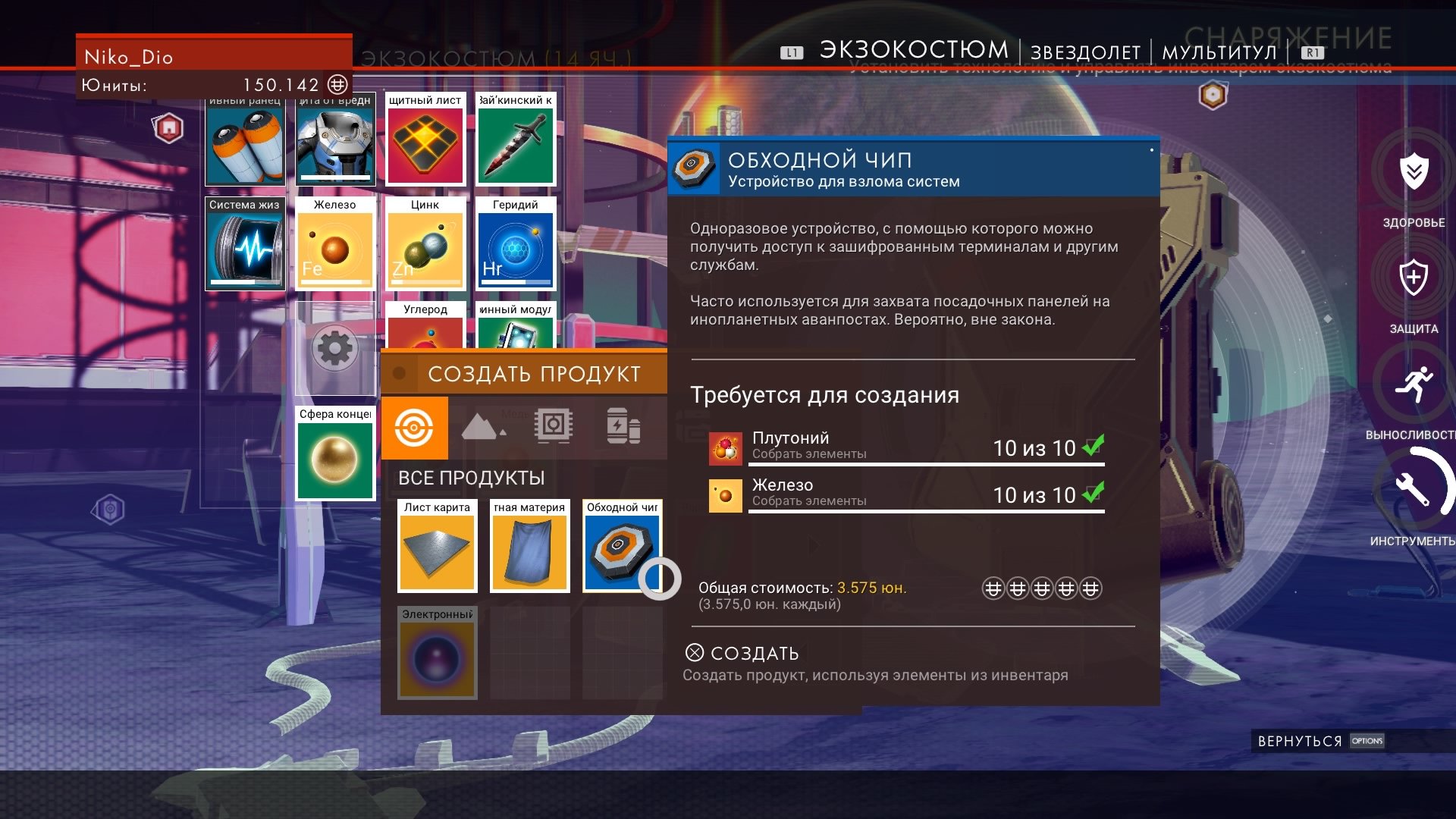The height and width of the screenshot is (819, 1456).
Task: Select the Геридий element slot
Action: coord(516,244)
